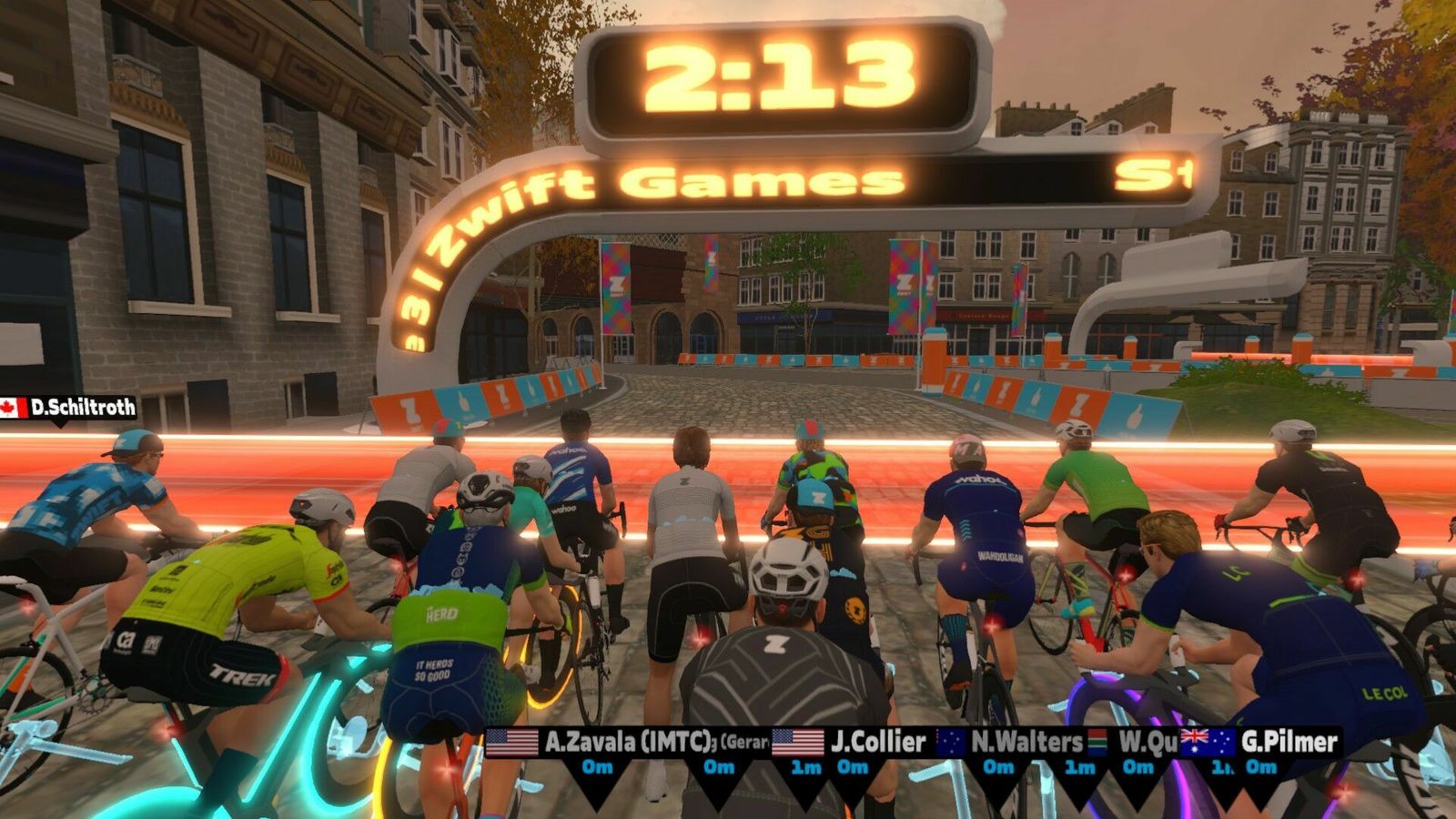Screen dimensions: 1456x819
Task: Click the A.Zavala (IMTC) name tag
Action: pyautogui.click(x=626, y=742)
